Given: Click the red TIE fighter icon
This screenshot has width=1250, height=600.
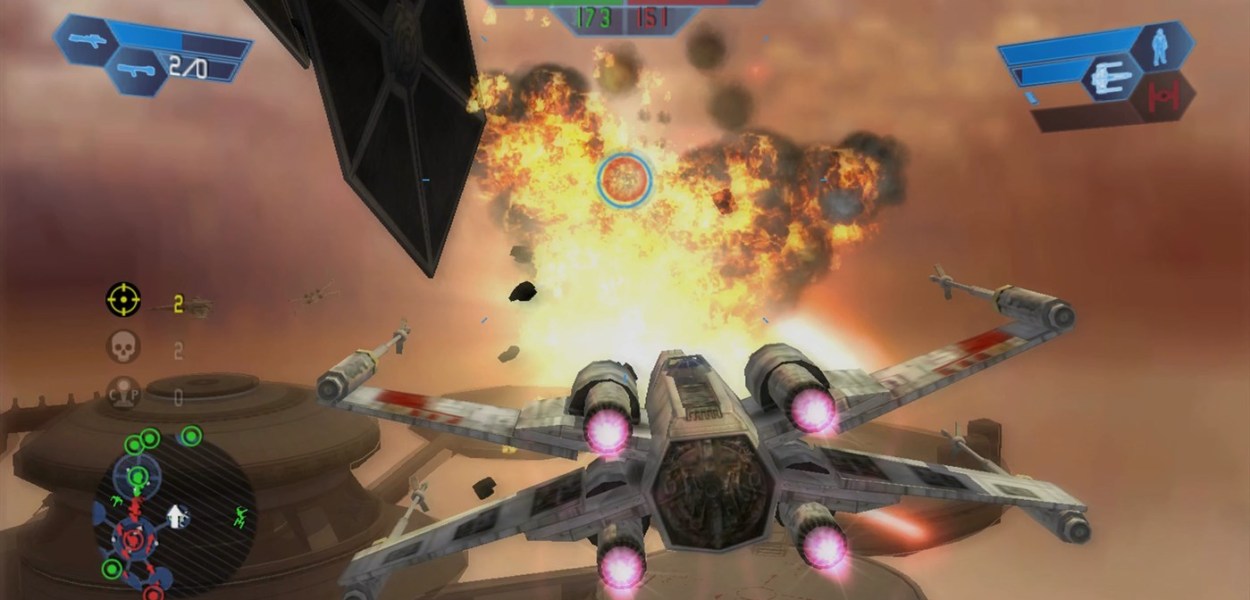Looking at the screenshot, I should coord(1163,97).
